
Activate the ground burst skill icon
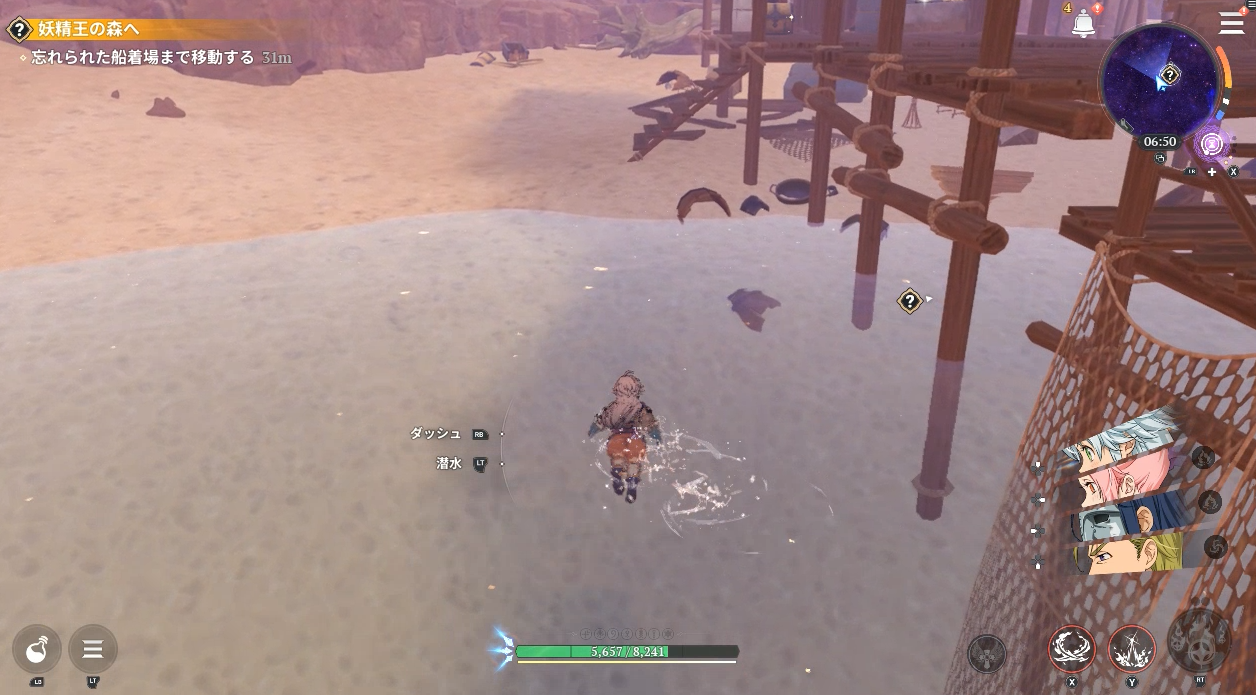click(1132, 648)
